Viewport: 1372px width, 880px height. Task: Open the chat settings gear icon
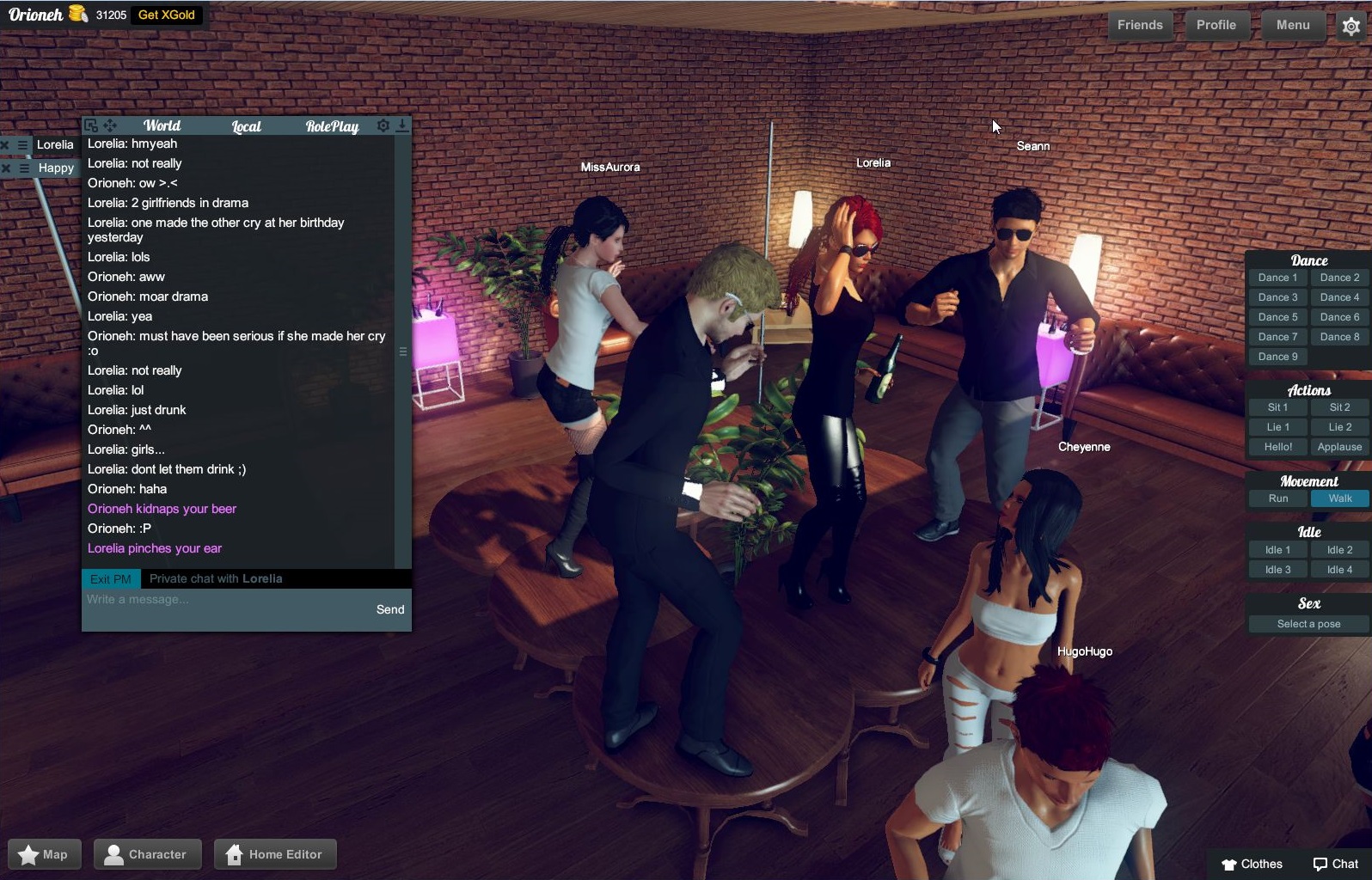click(383, 125)
